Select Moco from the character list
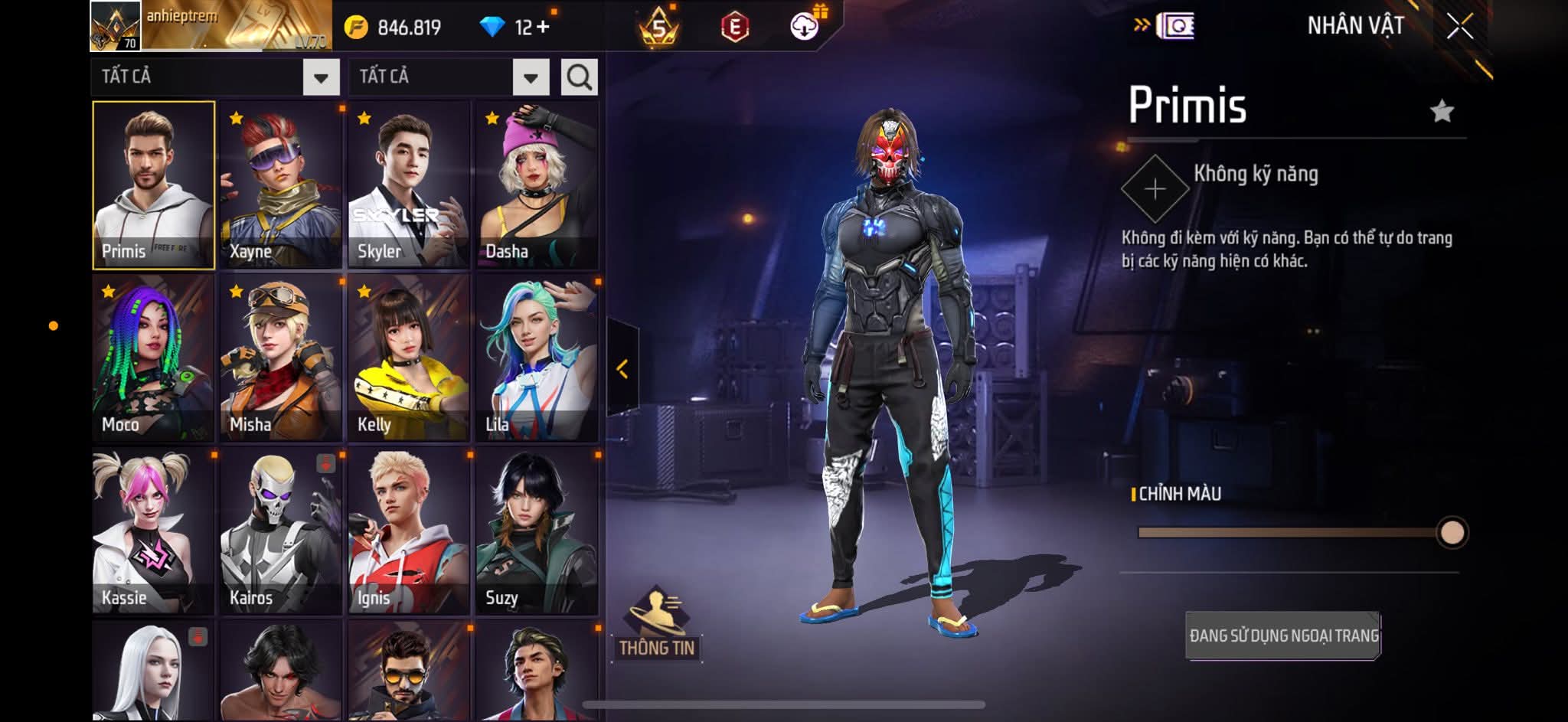This screenshot has height=722, width=1568. pyautogui.click(x=153, y=358)
